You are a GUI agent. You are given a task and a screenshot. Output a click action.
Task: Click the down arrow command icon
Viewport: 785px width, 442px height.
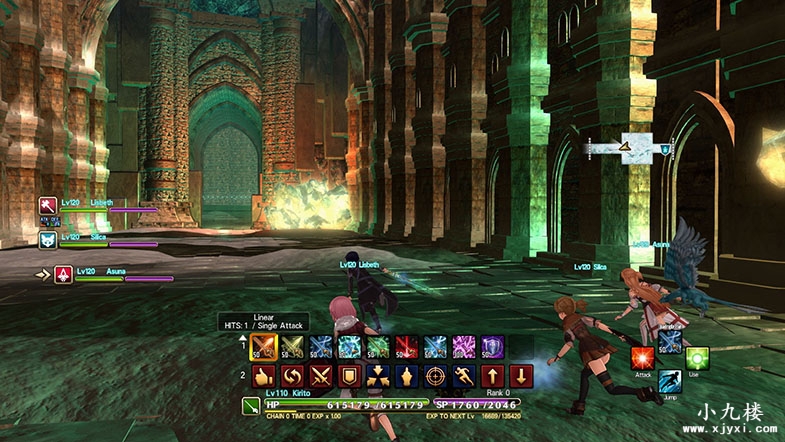522,377
